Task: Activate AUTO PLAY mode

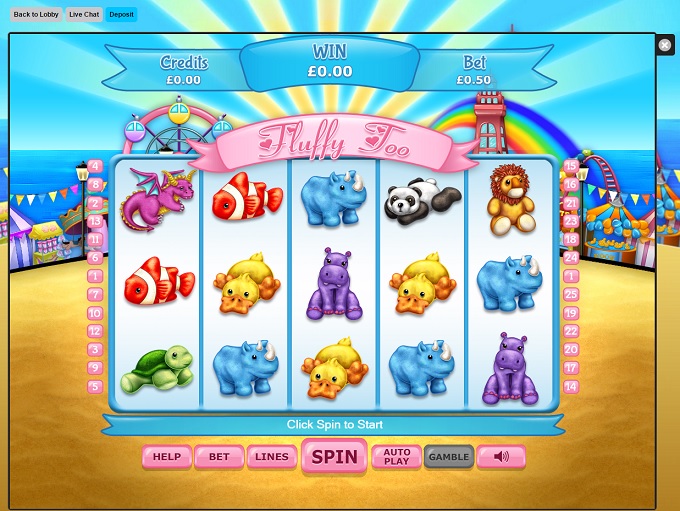Action: [397, 457]
